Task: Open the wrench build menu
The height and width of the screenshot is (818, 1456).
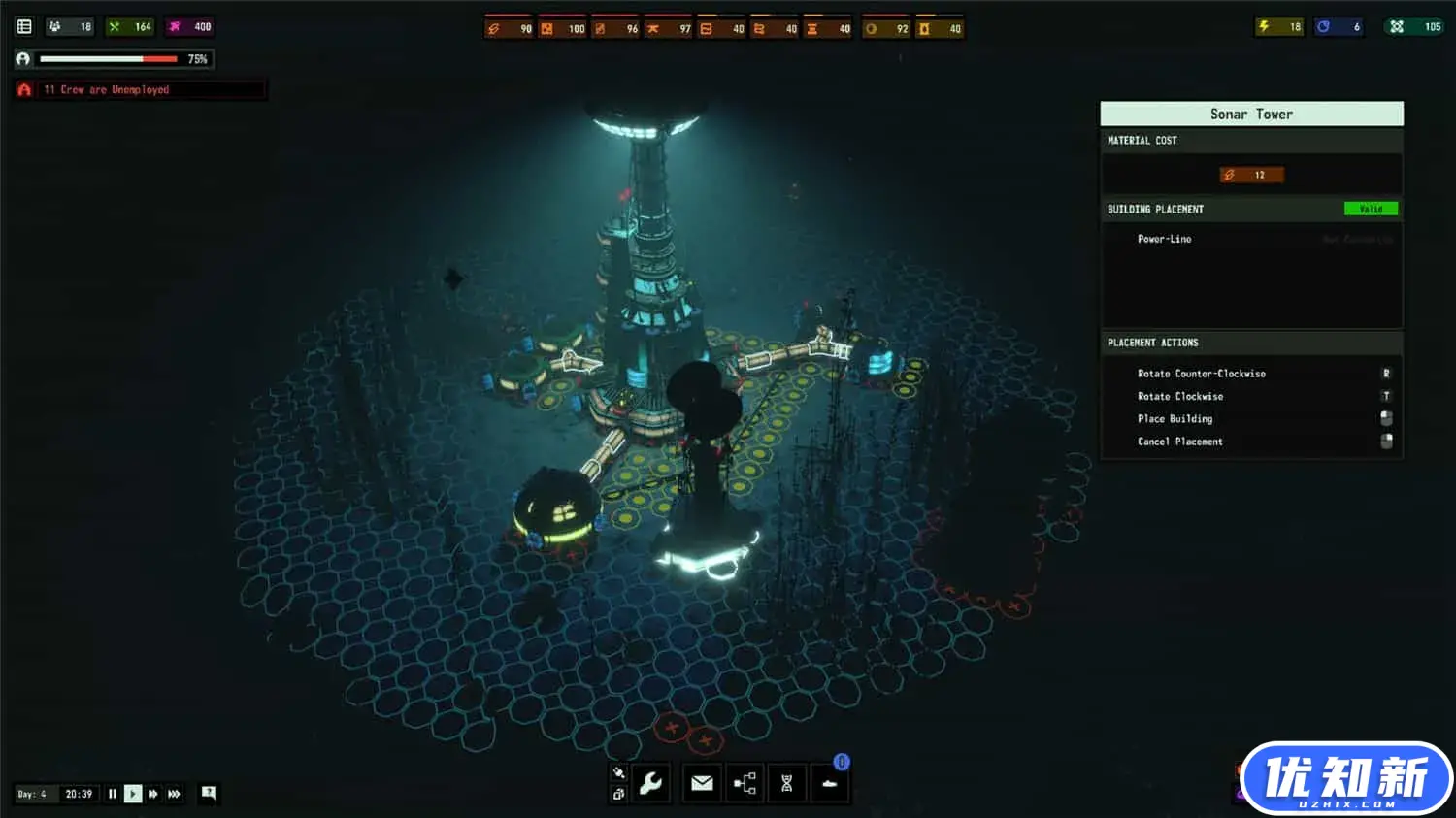Action: (651, 783)
